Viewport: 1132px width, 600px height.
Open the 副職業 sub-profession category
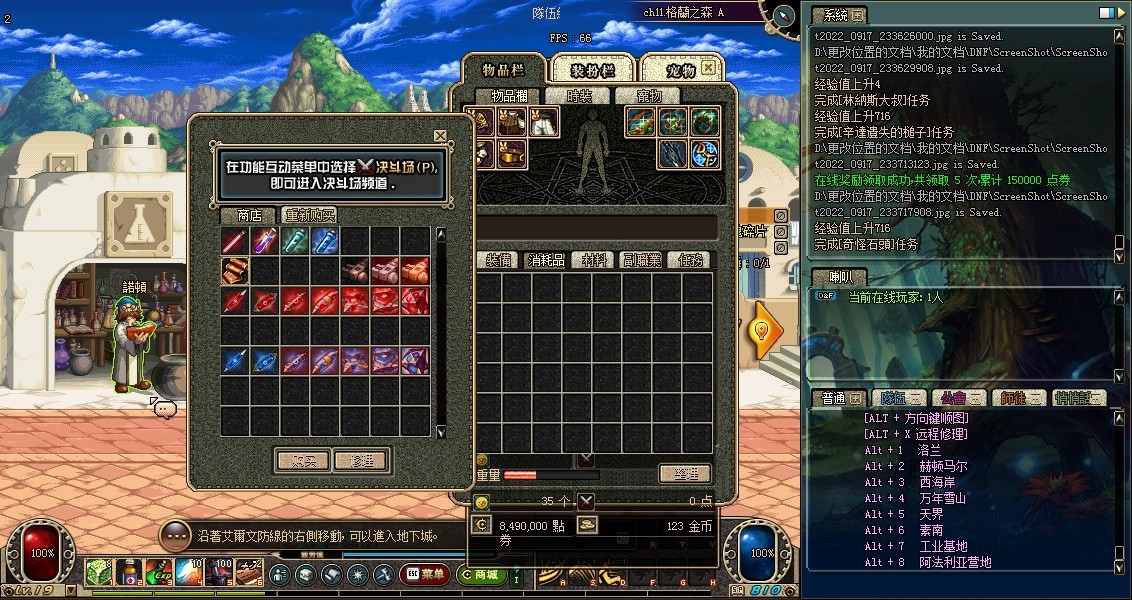tap(642, 260)
